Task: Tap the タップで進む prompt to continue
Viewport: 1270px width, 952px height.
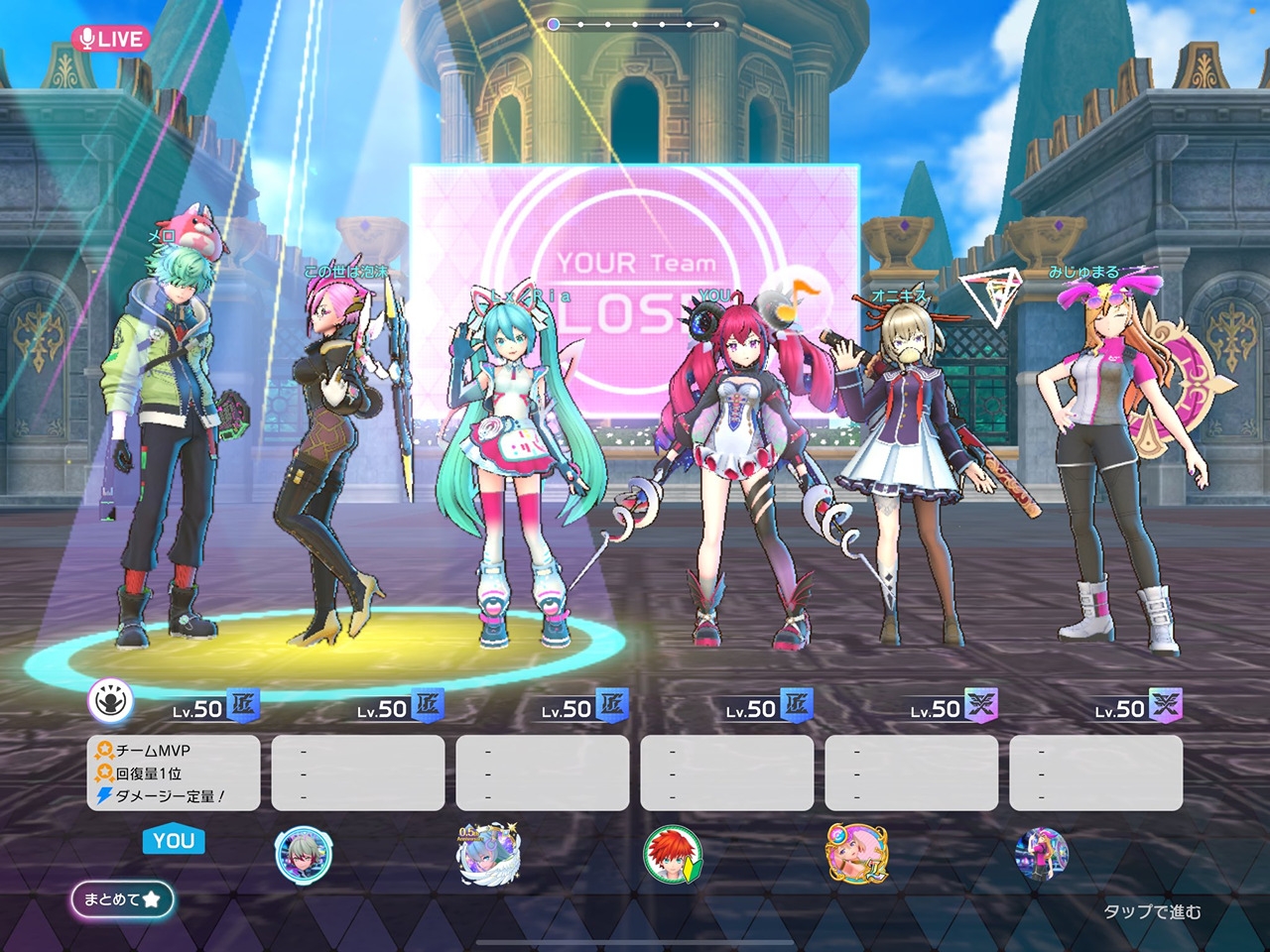Action: 1152,911
